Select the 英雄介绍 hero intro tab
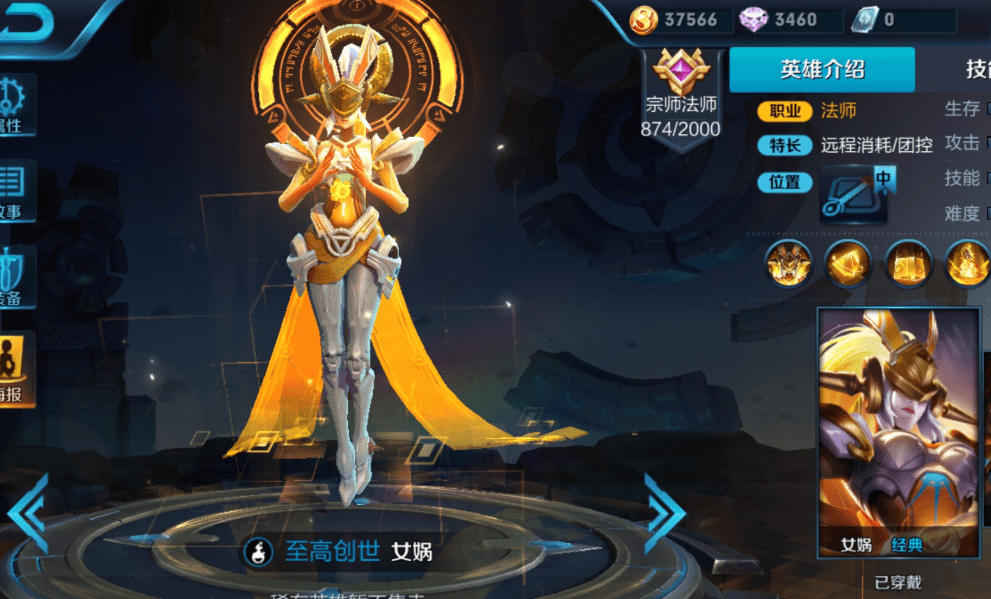This screenshot has height=599, width=991. point(822,69)
